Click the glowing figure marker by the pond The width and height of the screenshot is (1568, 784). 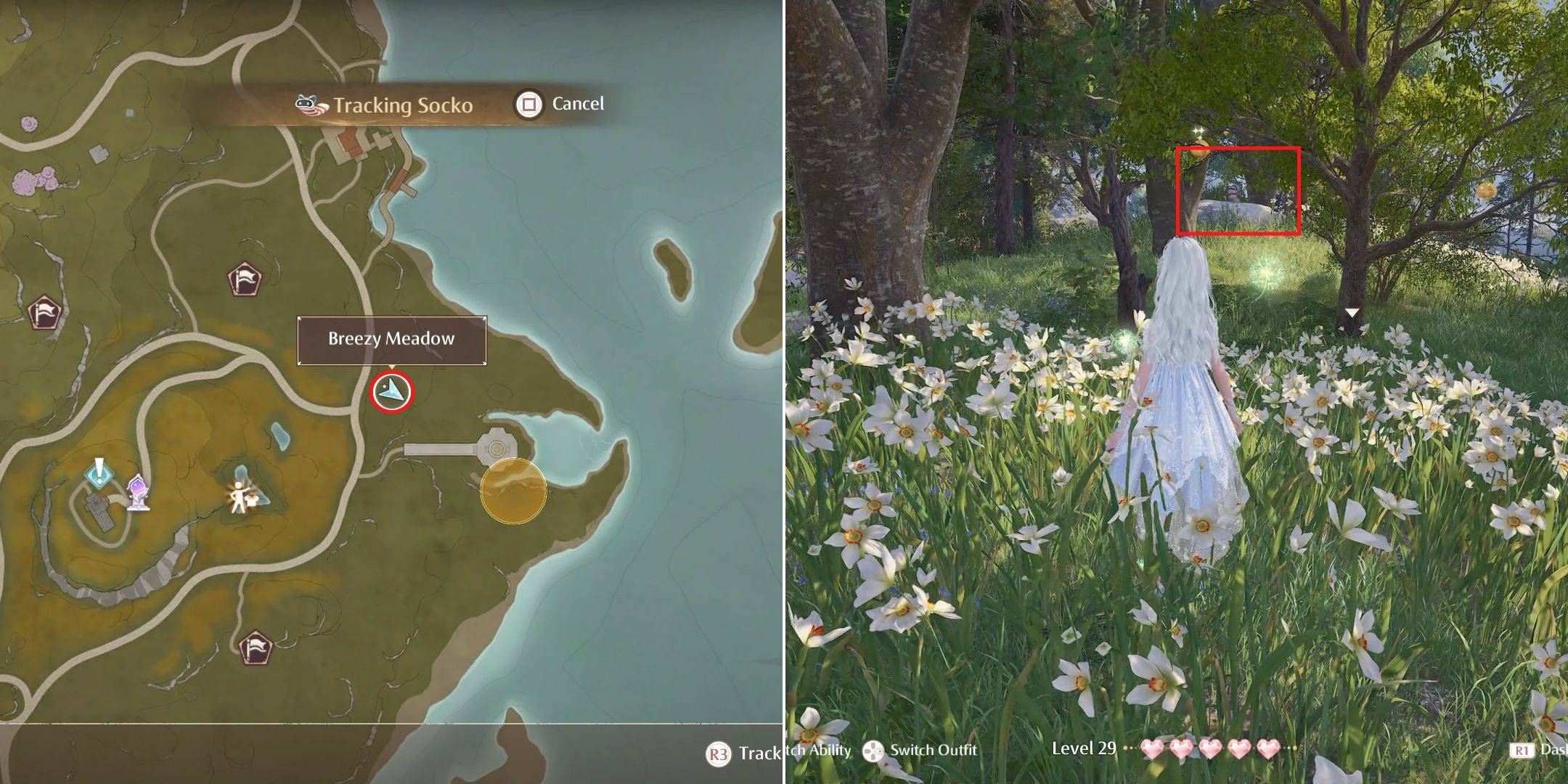(x=240, y=497)
